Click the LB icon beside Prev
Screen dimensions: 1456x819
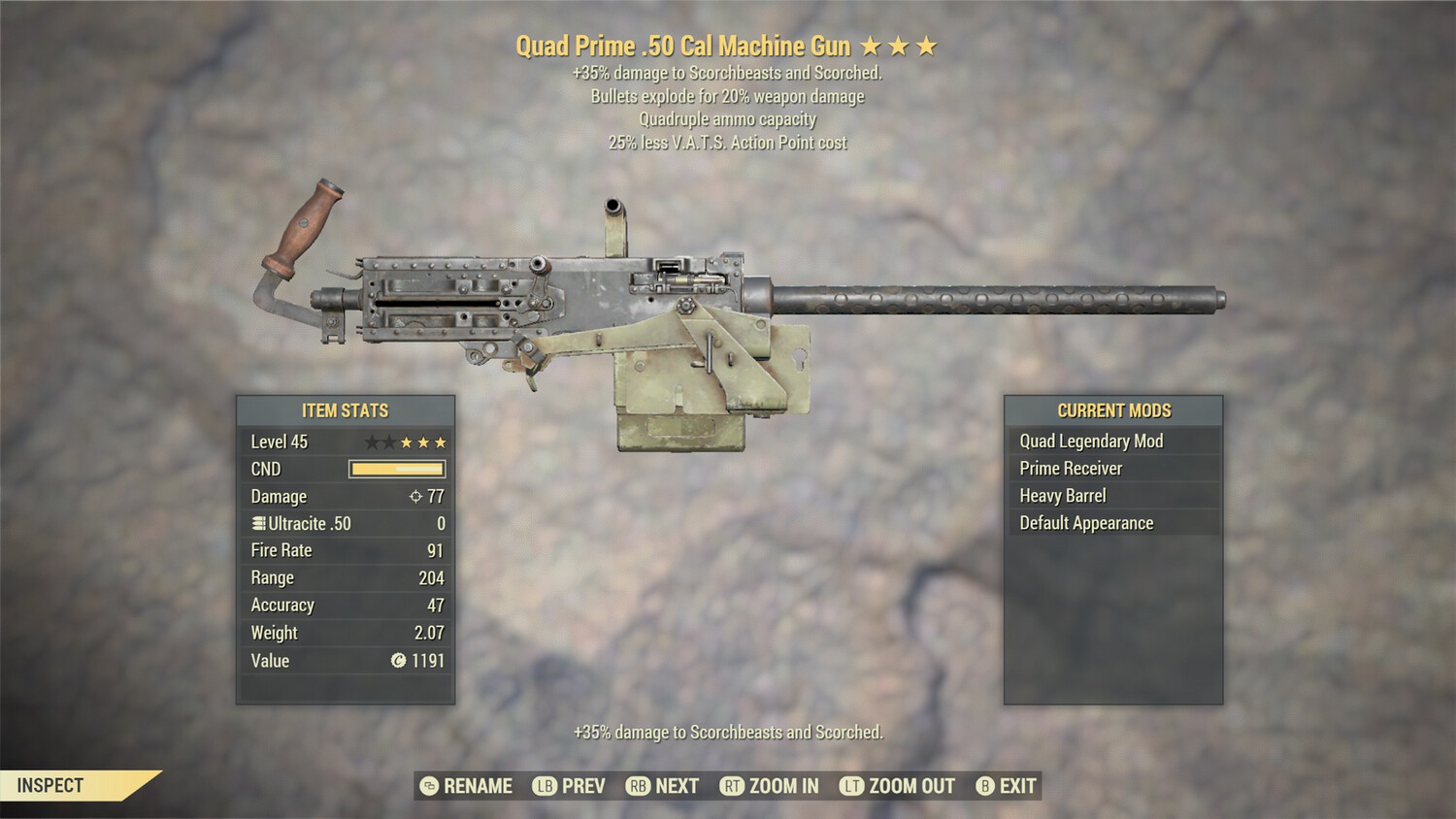click(544, 786)
